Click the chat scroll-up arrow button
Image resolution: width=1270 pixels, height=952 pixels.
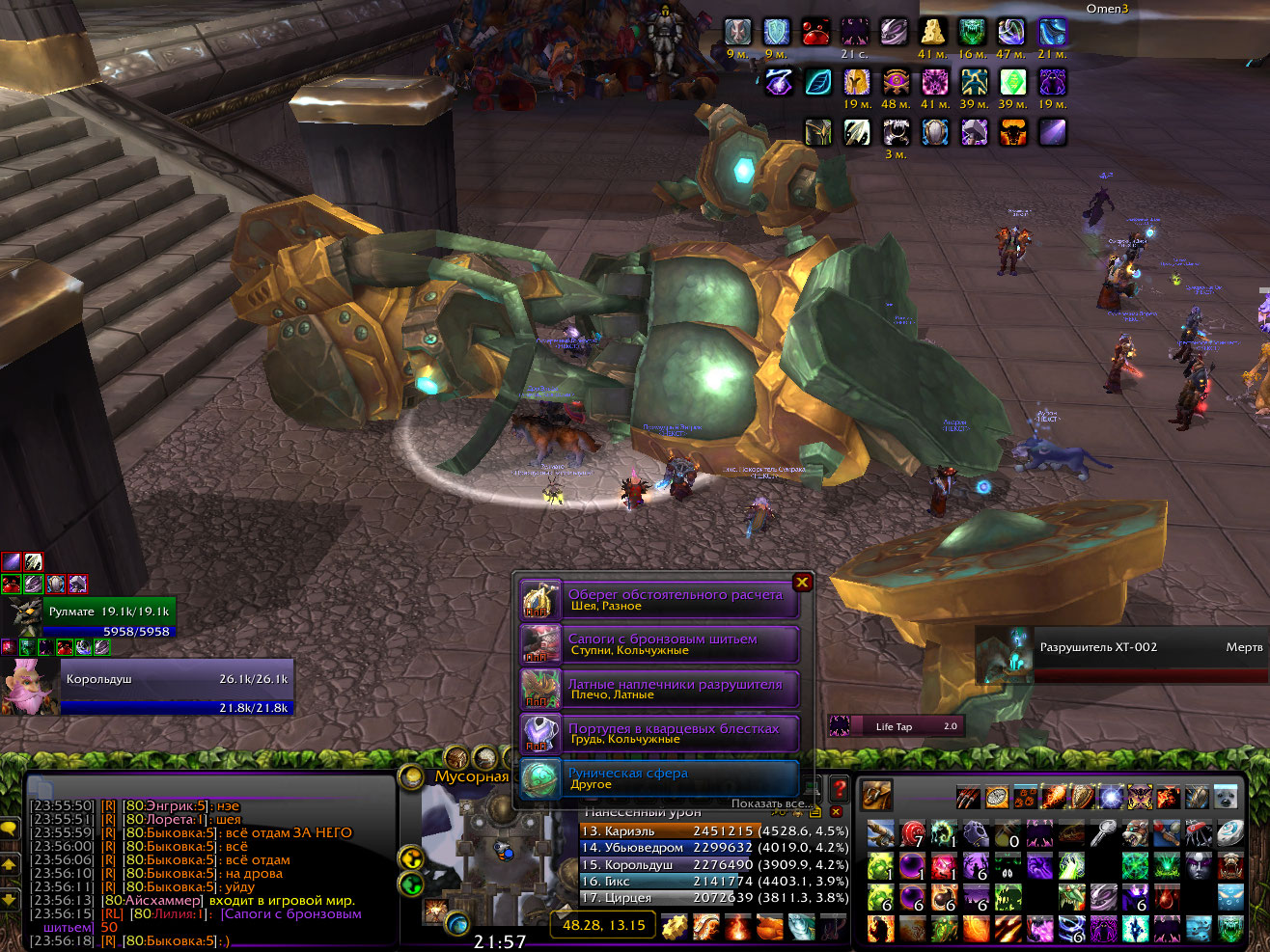(10, 865)
